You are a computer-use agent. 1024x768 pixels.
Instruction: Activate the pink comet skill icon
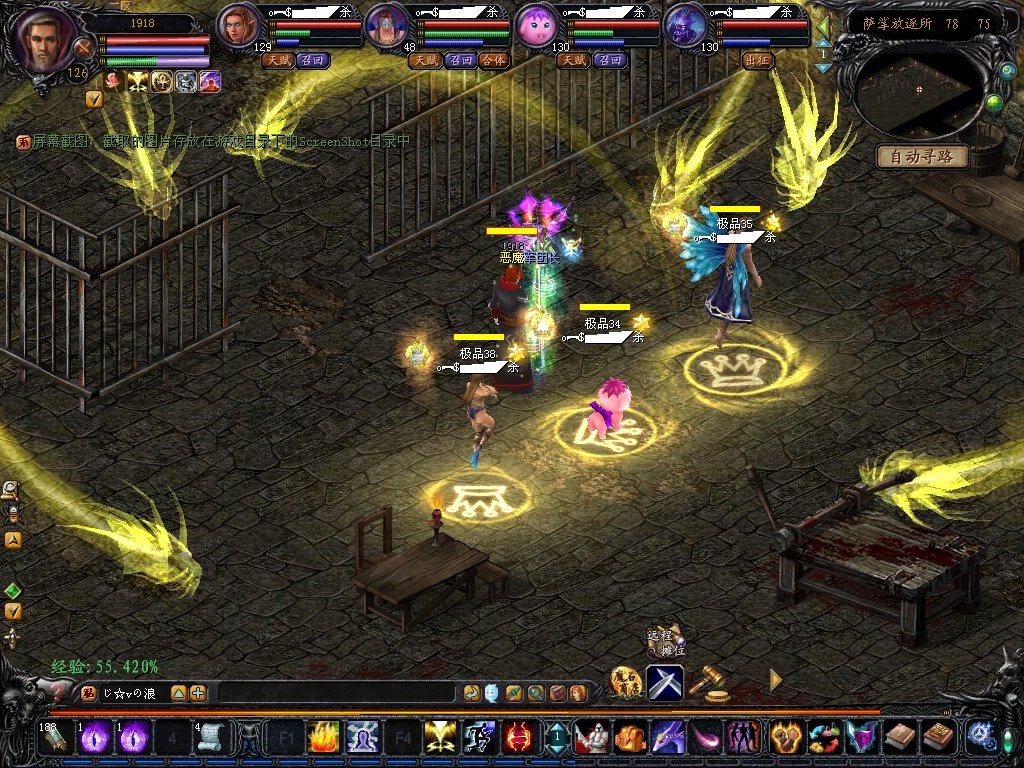point(705,737)
